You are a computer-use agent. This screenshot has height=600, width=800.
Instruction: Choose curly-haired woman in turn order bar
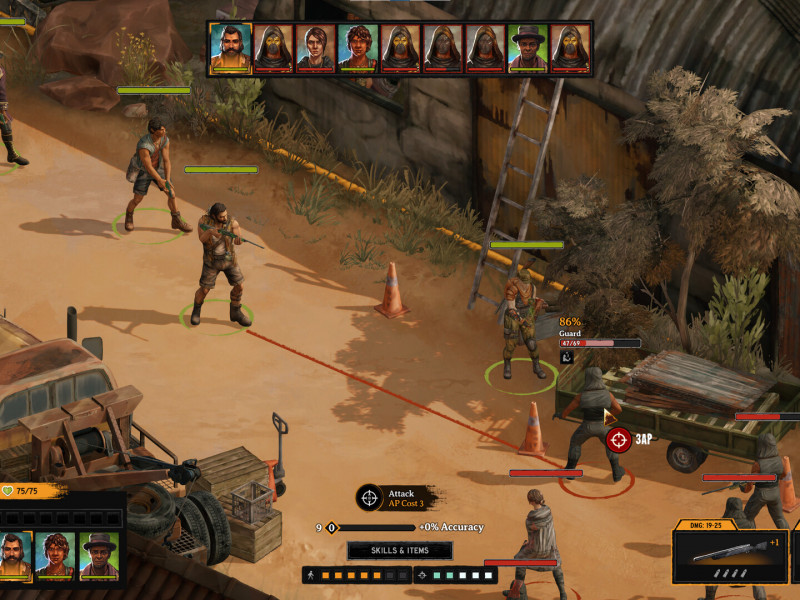click(357, 48)
